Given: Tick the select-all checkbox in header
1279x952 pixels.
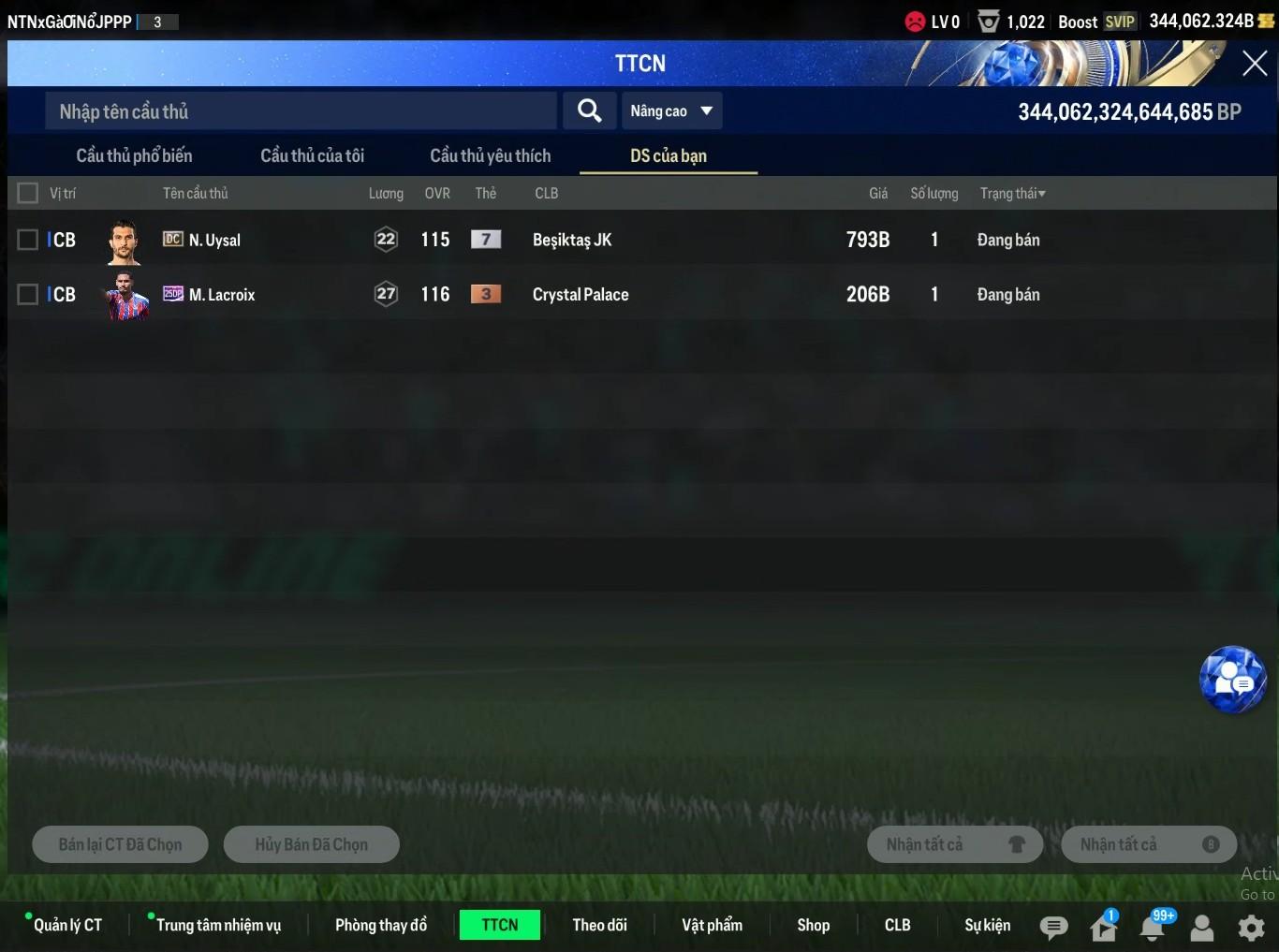Looking at the screenshot, I should coord(28,193).
